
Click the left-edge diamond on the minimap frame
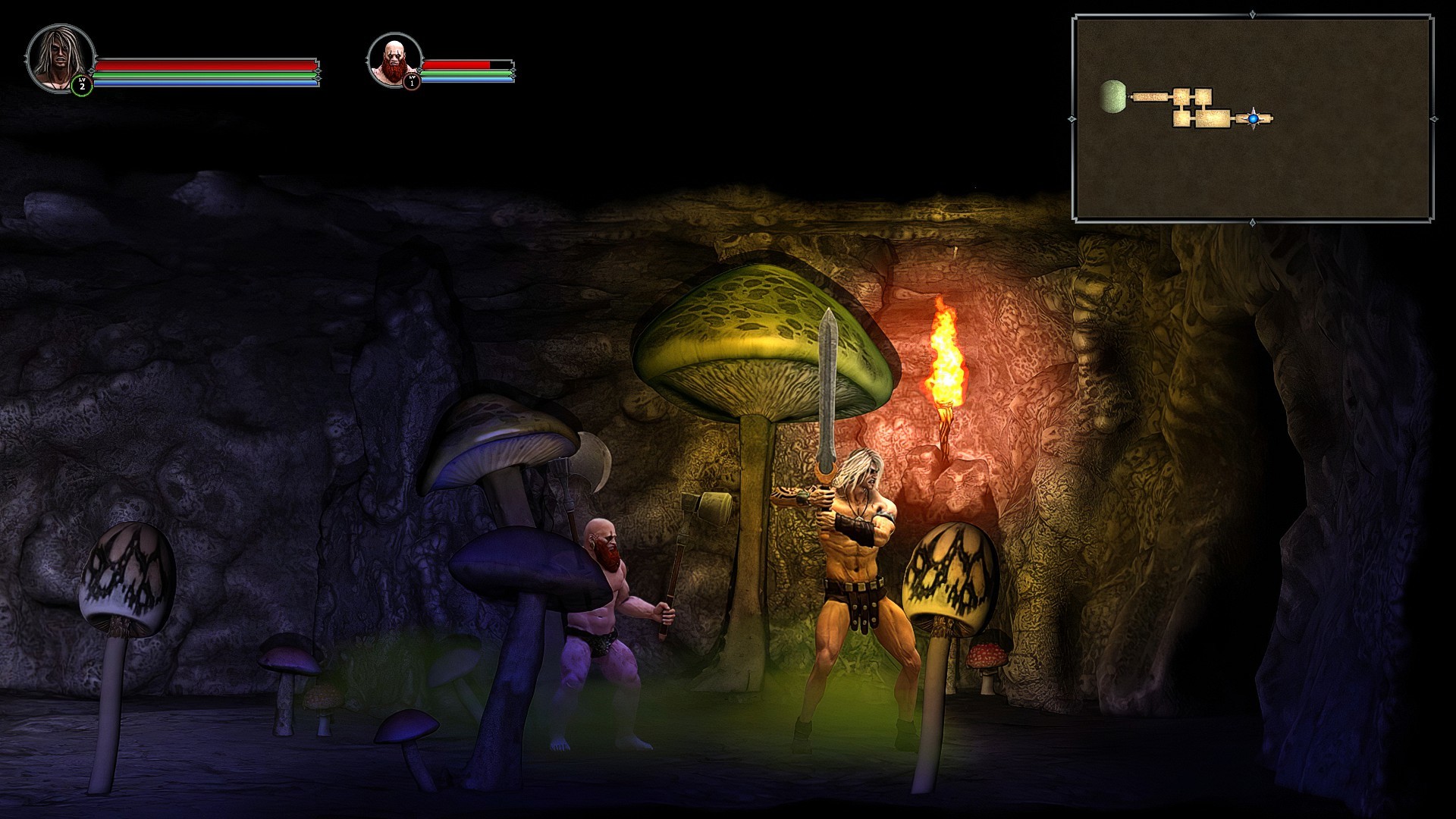pos(1072,118)
